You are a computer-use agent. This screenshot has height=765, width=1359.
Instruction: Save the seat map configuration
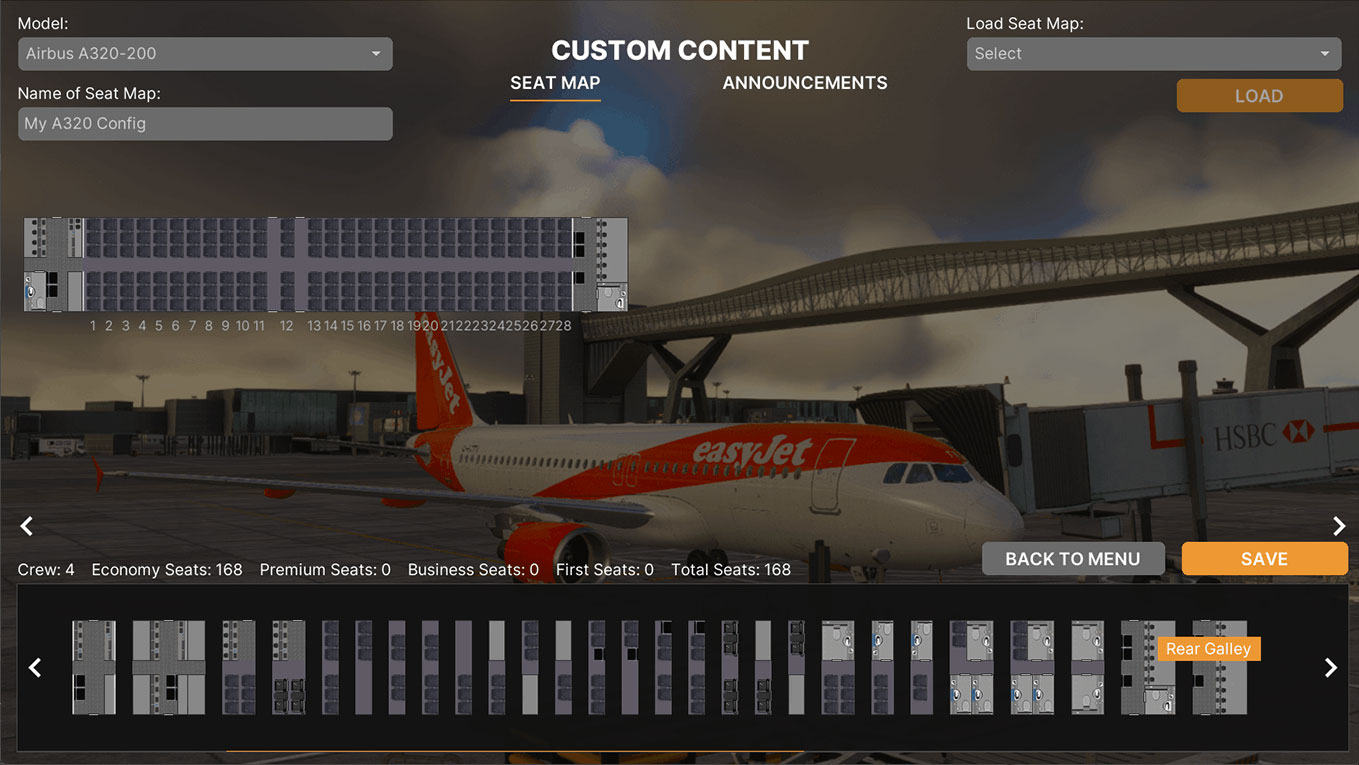coord(1264,559)
